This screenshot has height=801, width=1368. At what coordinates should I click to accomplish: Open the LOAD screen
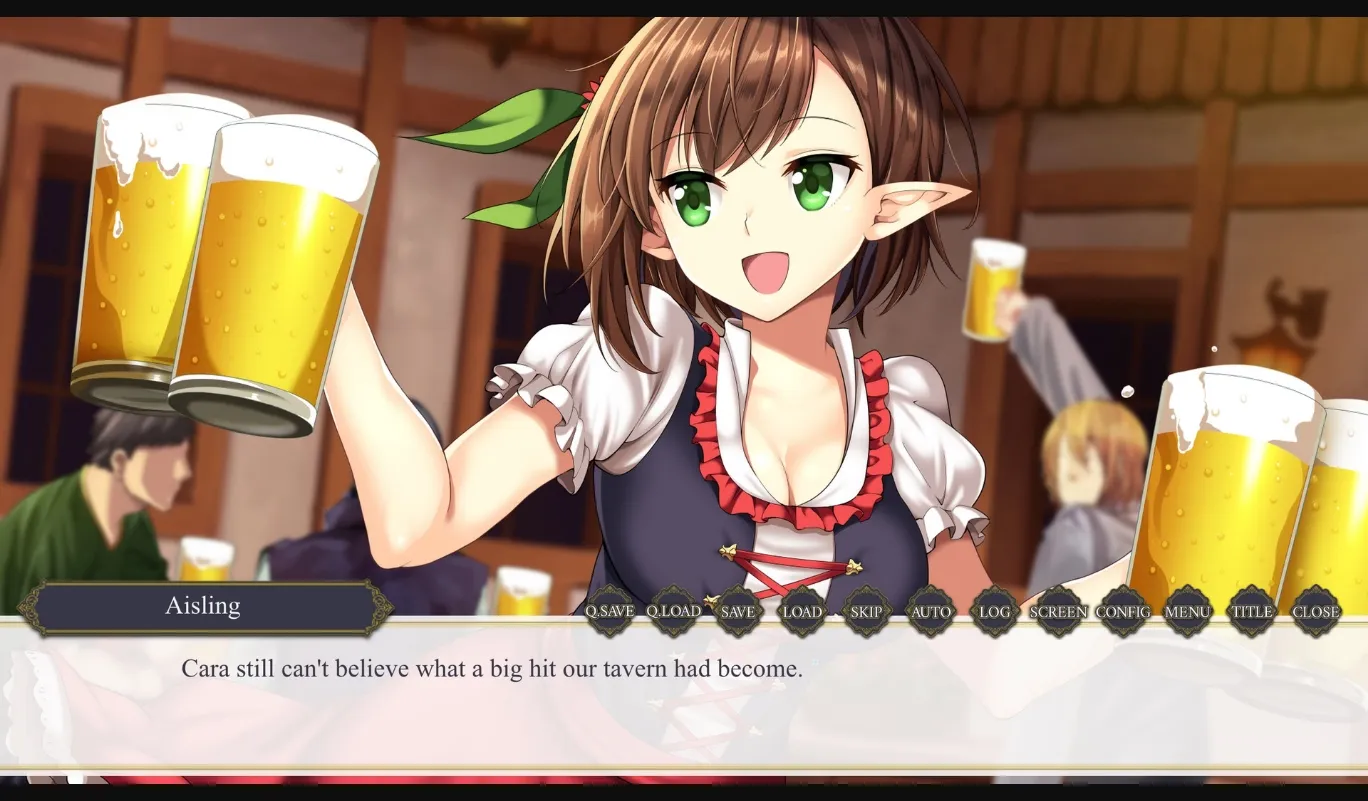(802, 610)
